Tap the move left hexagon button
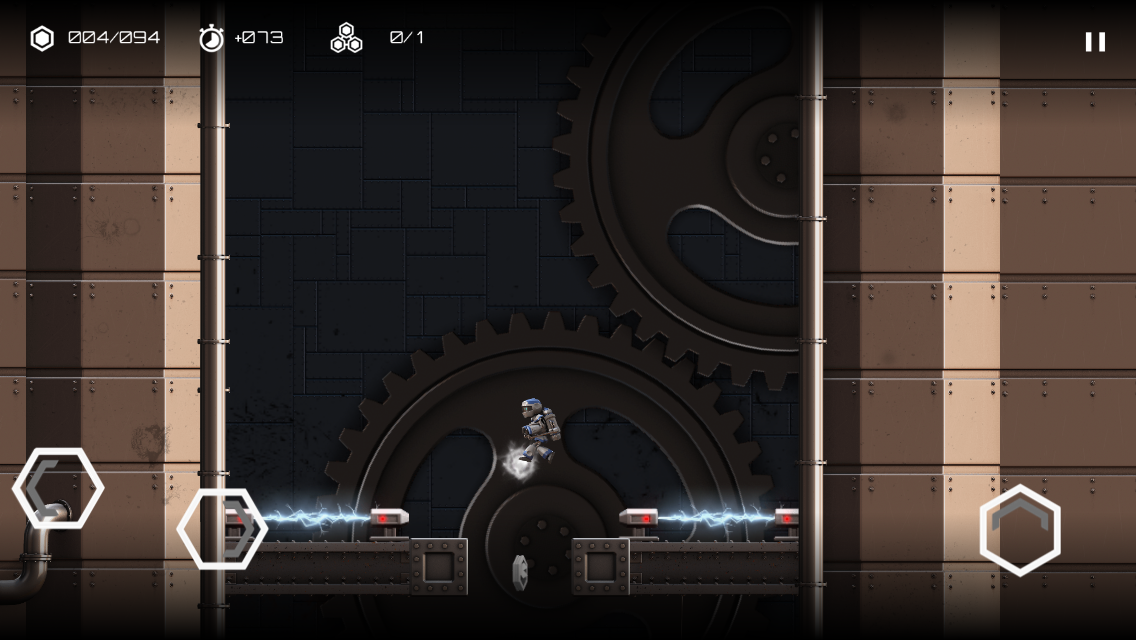Image resolution: width=1136 pixels, height=640 pixels. (58, 488)
